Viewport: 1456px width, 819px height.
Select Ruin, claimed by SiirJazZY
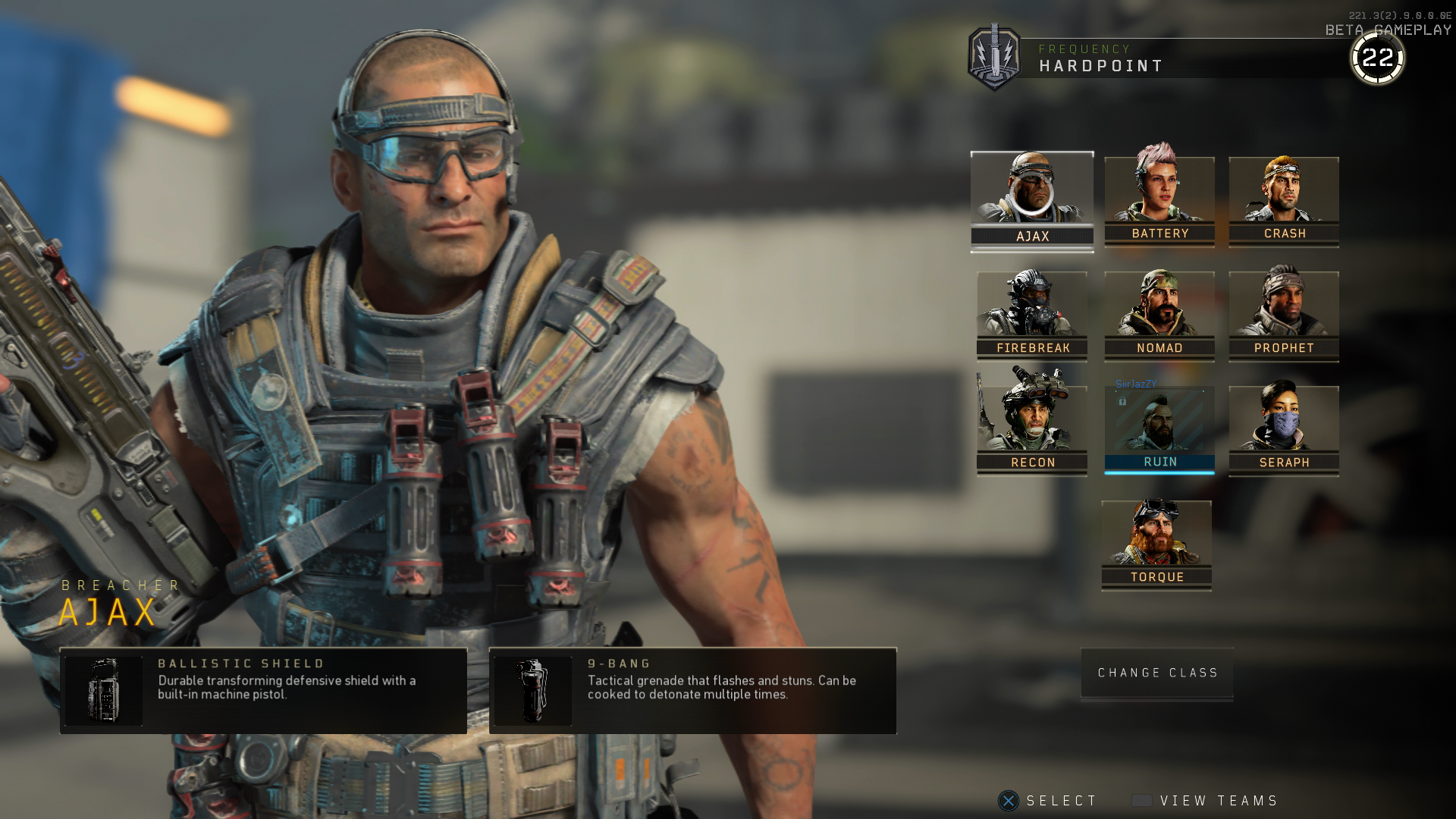coord(1159,425)
